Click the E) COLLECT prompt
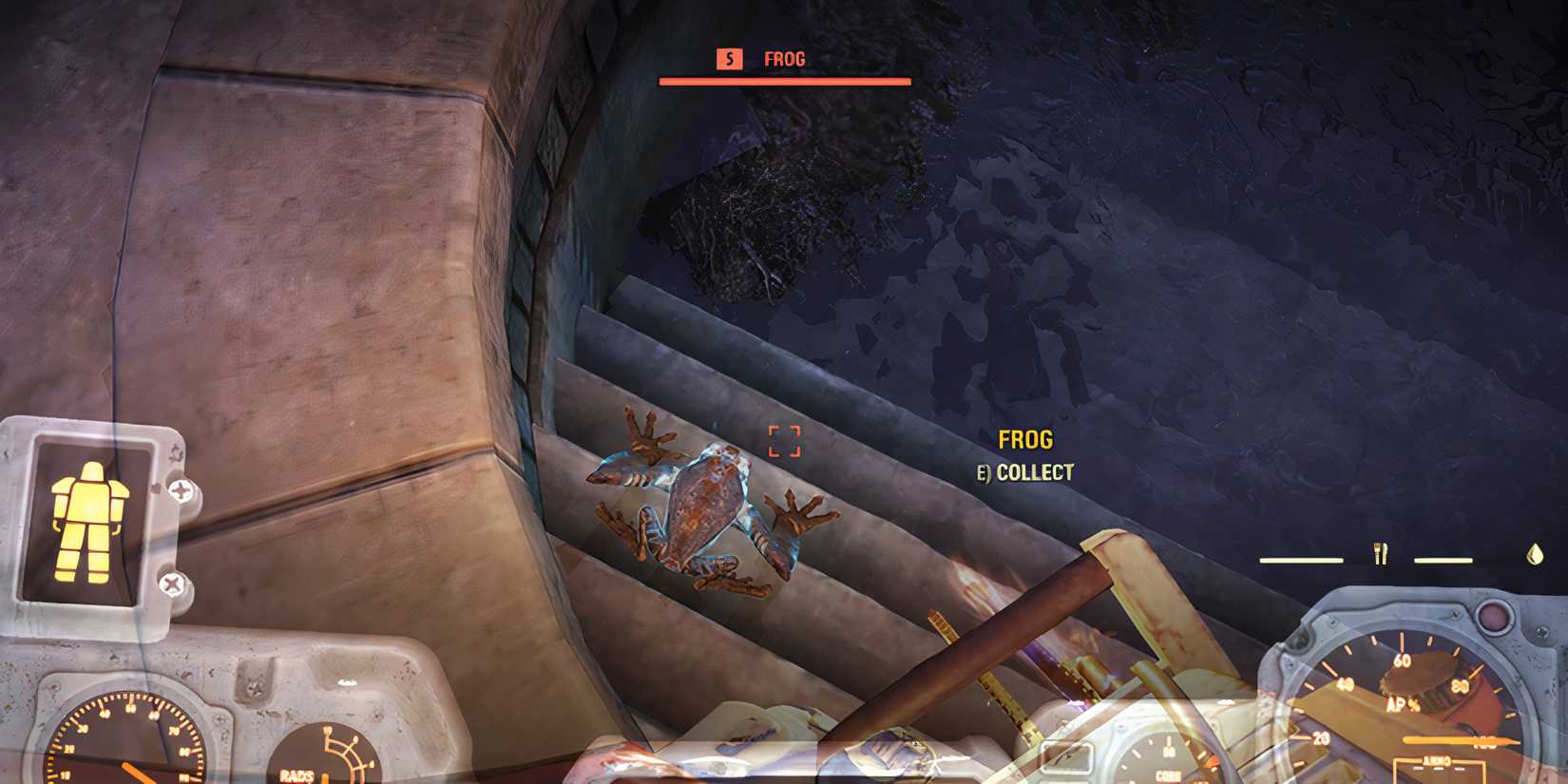The image size is (1568, 784). [x=1024, y=469]
